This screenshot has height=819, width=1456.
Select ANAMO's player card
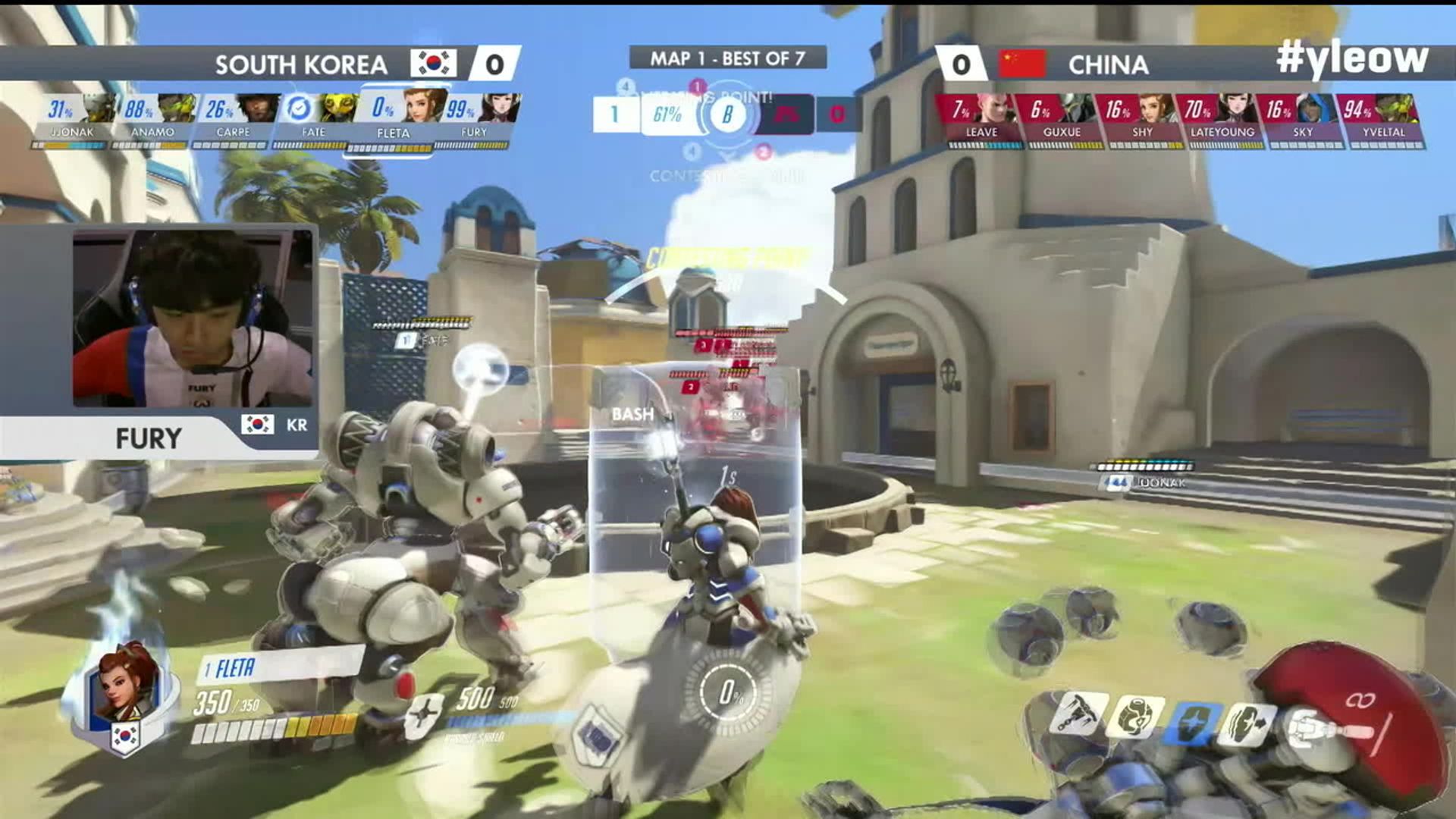153,119
